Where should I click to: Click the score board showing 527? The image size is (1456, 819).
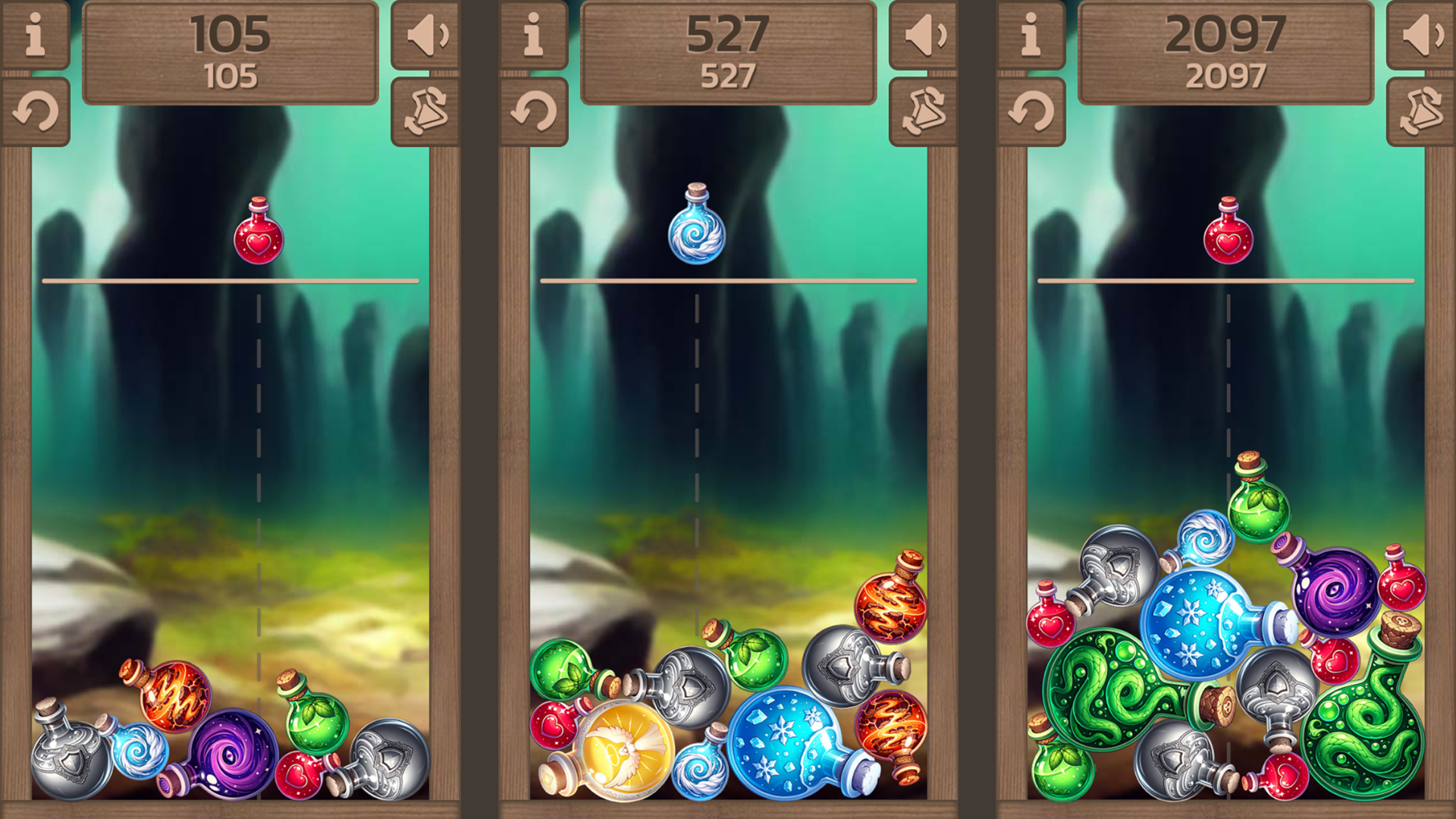pos(727,49)
